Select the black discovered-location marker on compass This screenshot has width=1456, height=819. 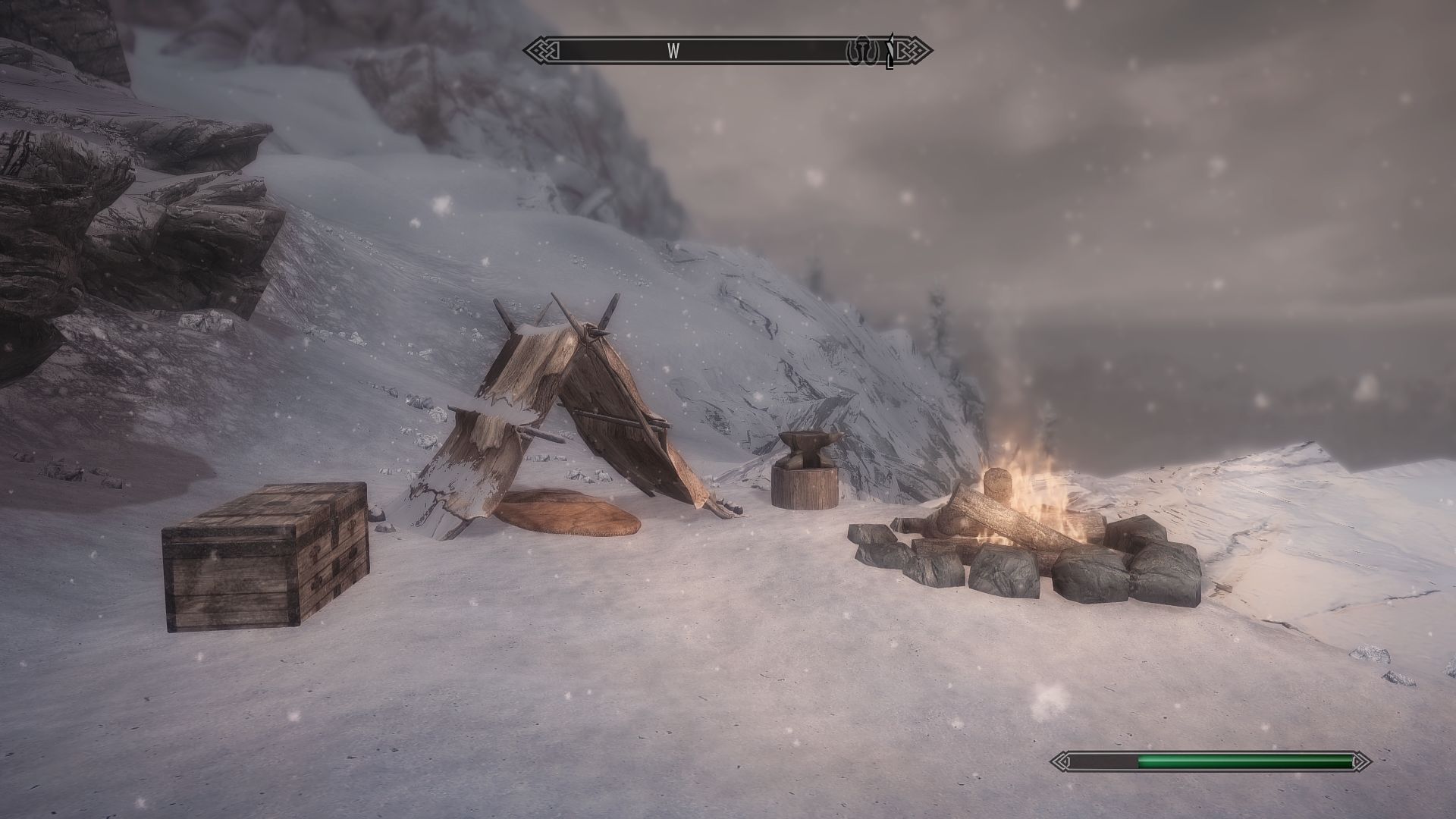pos(890,51)
